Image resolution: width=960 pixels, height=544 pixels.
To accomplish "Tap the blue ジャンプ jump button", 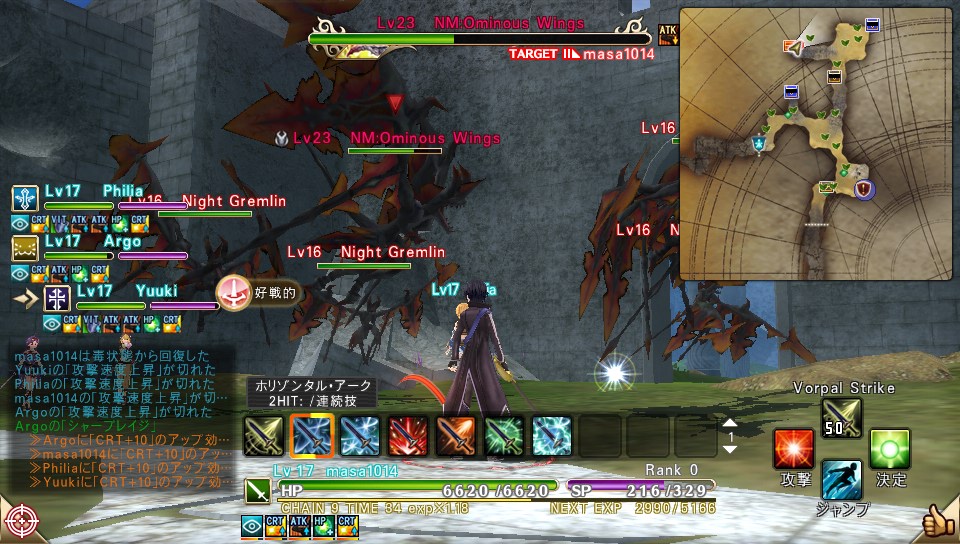I will [841, 480].
